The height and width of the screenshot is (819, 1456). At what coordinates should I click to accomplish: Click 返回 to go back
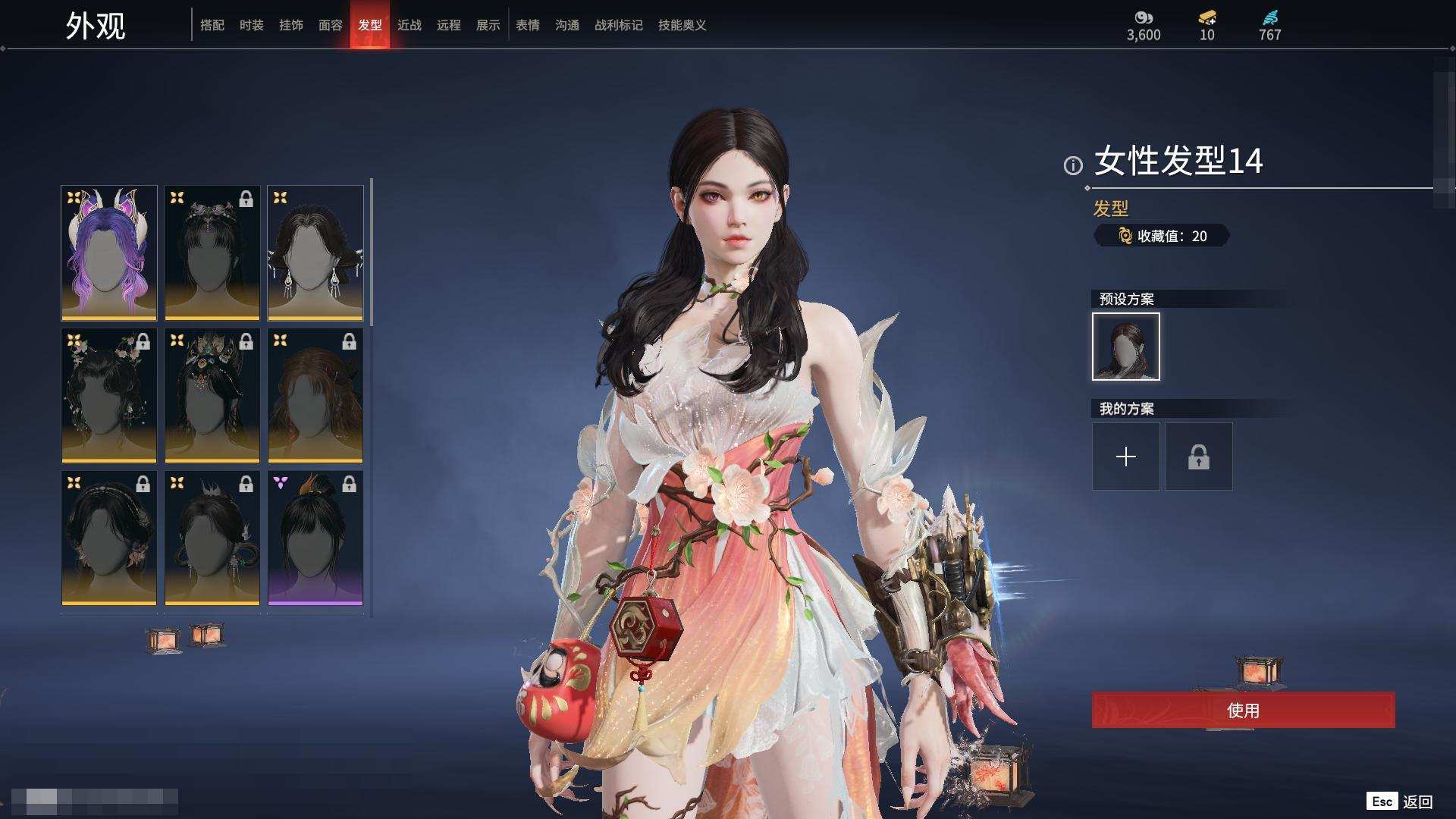(1417, 802)
